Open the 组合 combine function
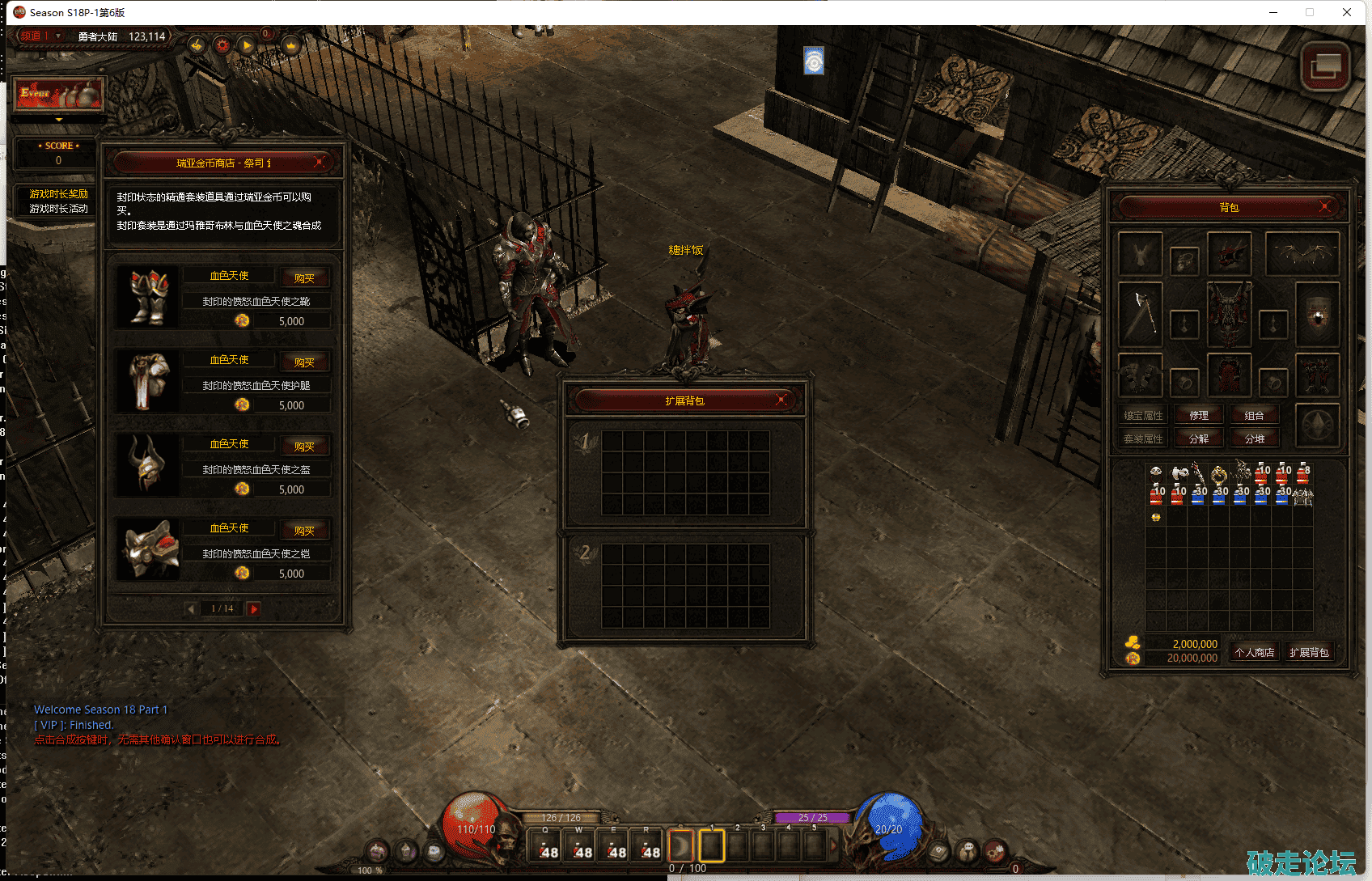Viewport: 1372px width, 881px height. 1254,415
